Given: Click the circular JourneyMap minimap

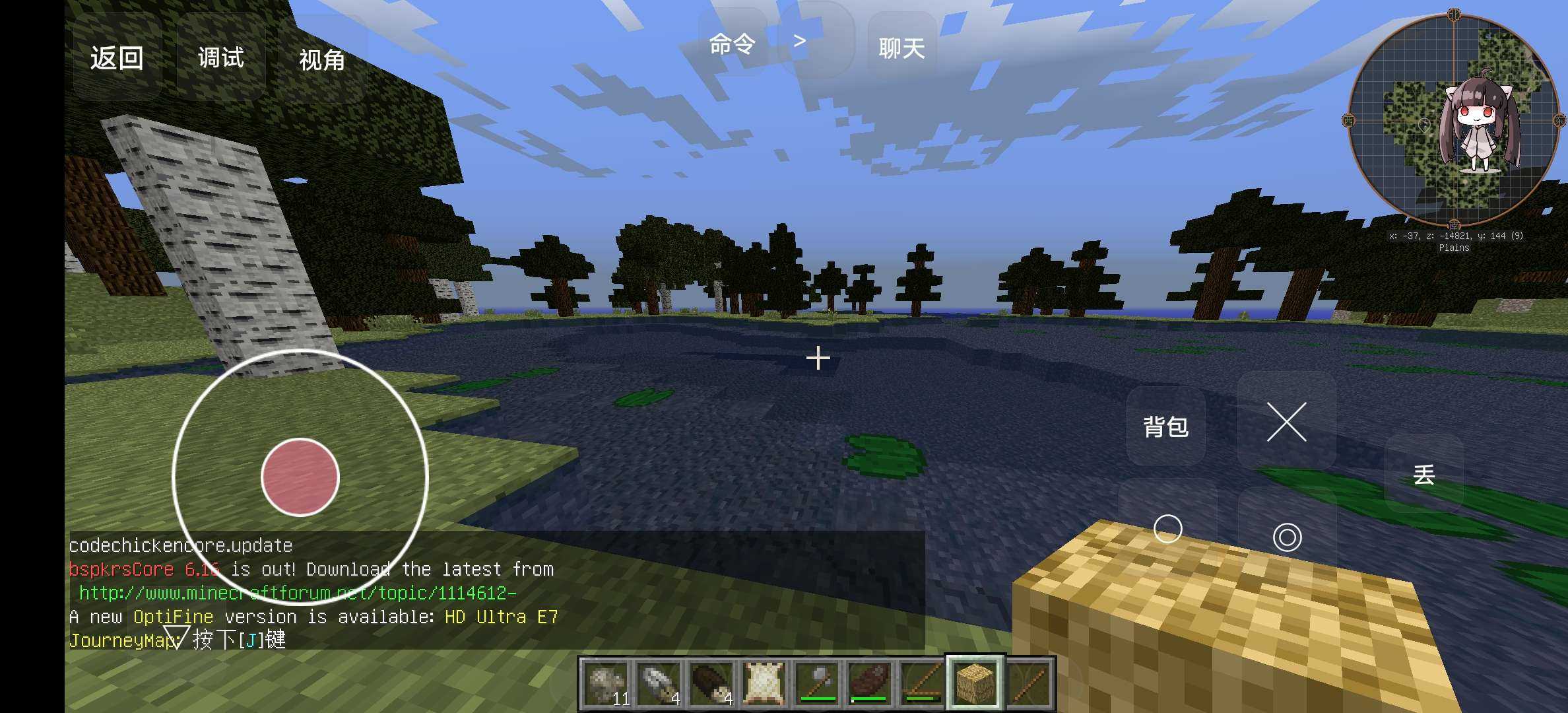Looking at the screenshot, I should coord(1453,119).
